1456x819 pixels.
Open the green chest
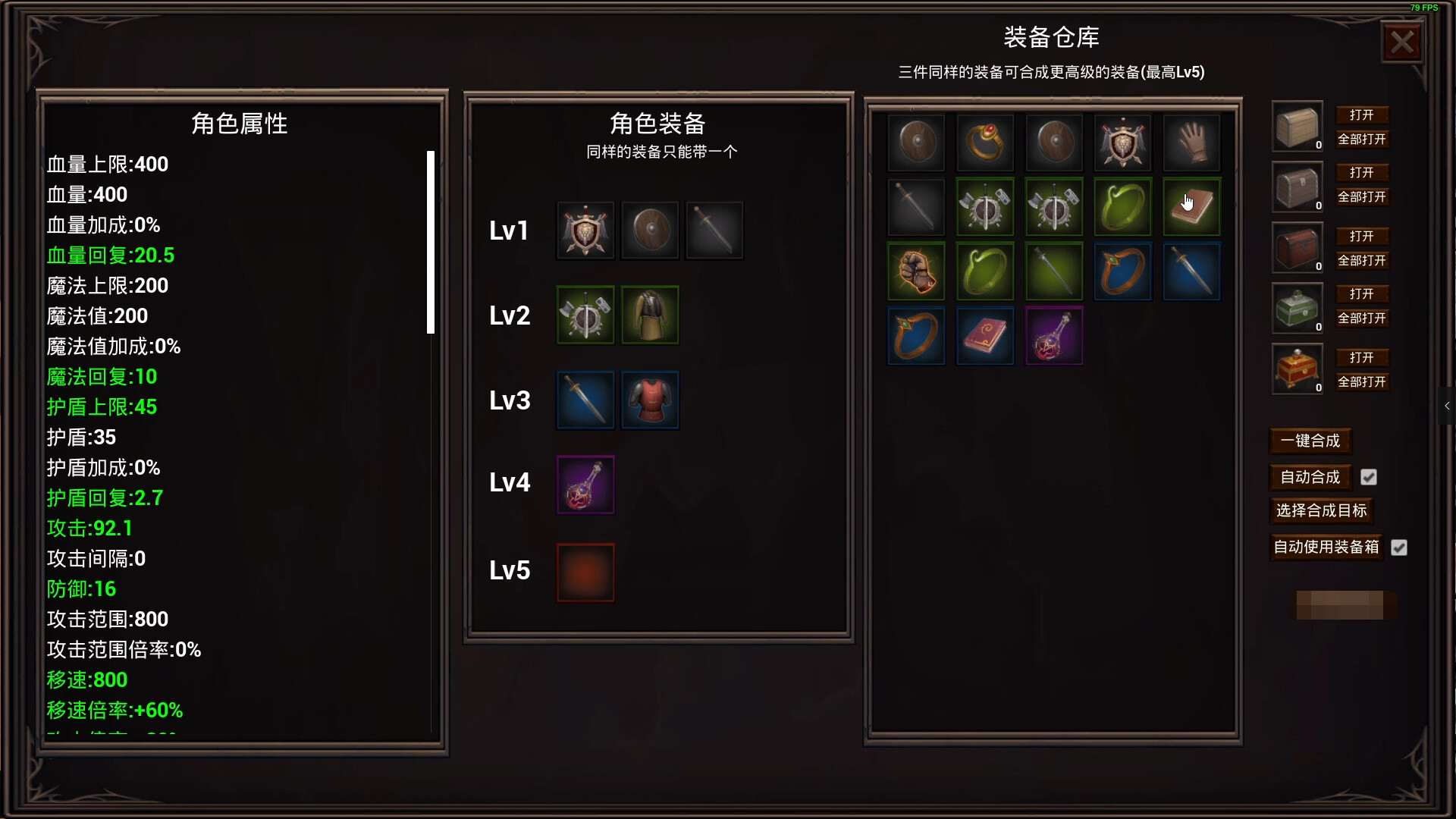[1363, 293]
